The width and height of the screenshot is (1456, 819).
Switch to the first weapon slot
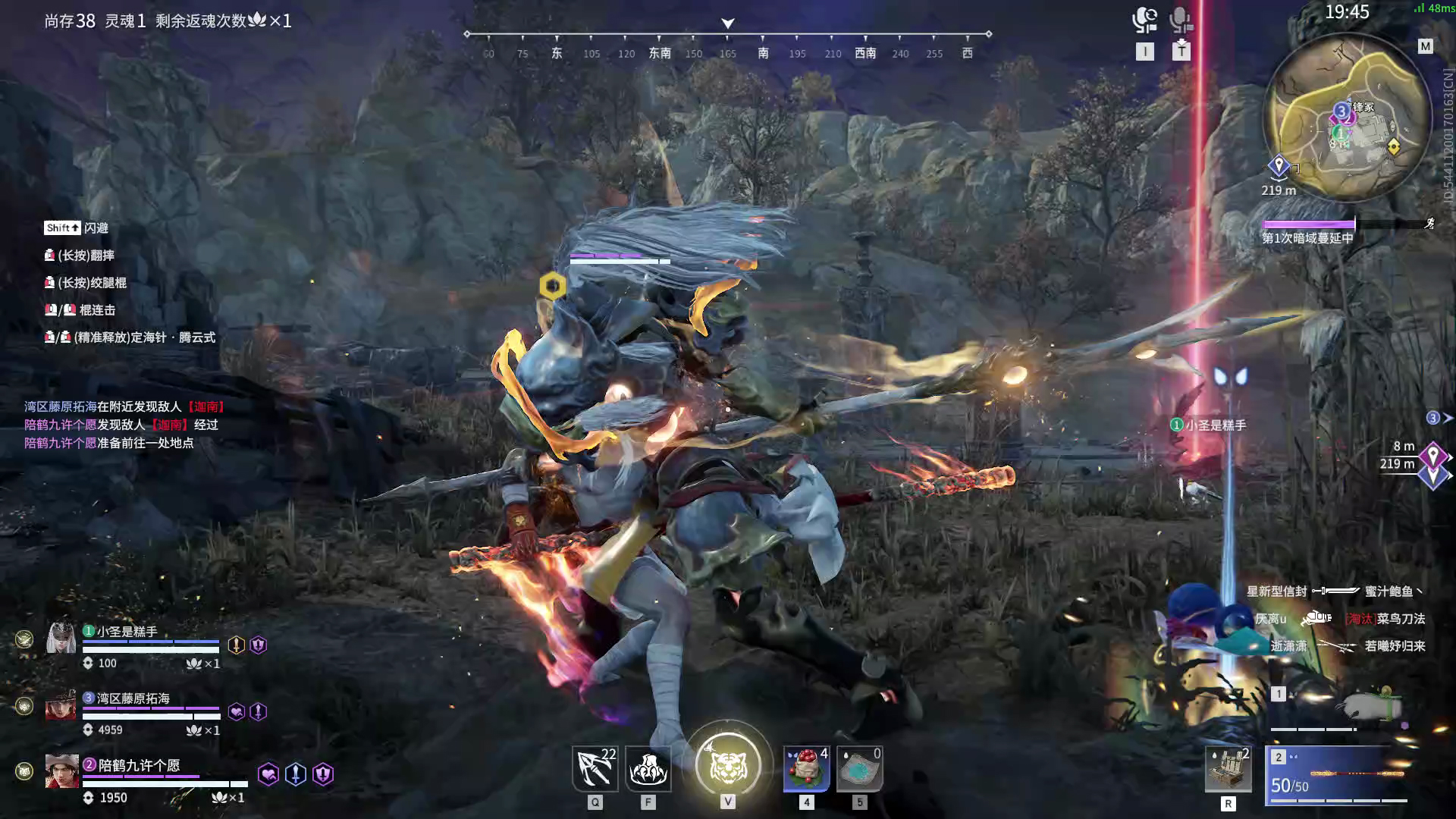tap(1338, 708)
